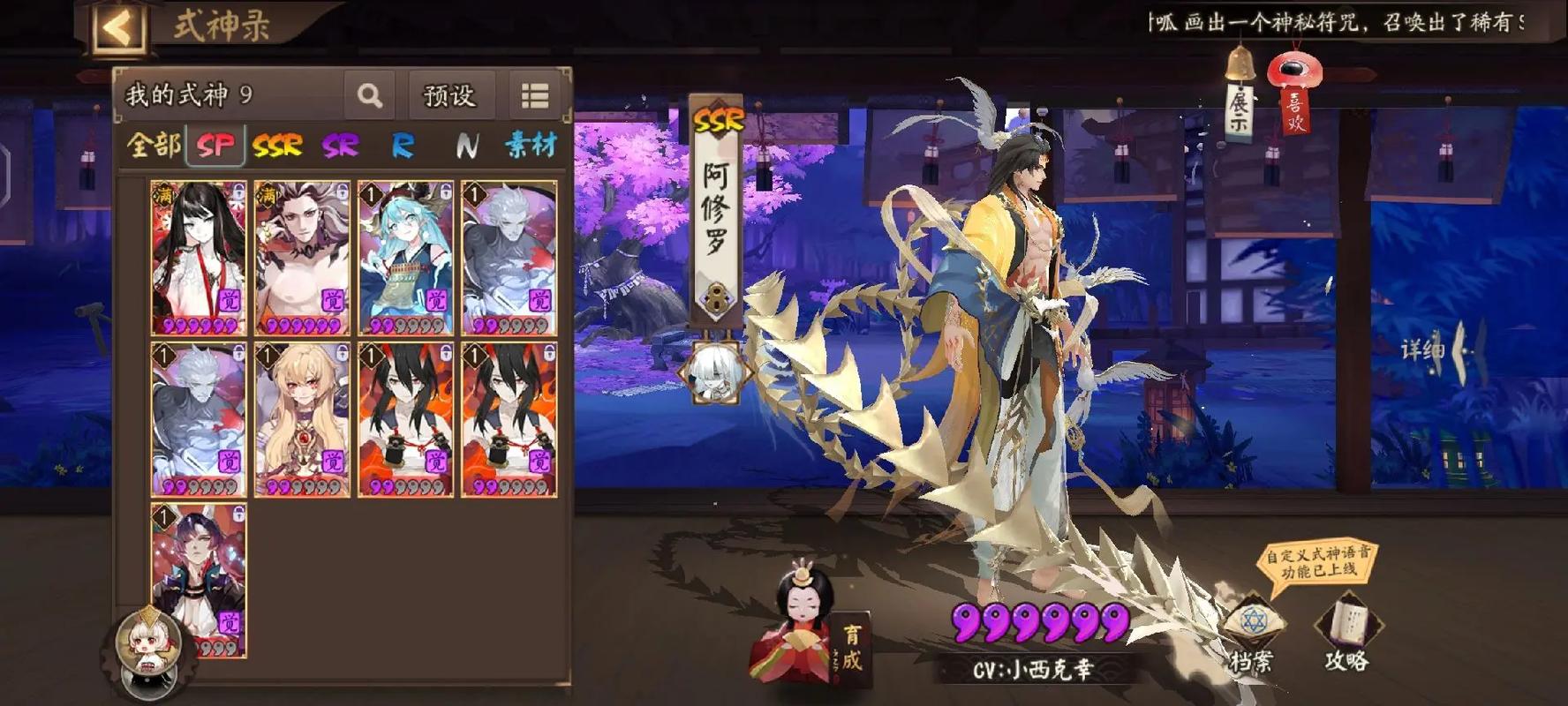Show SSR rarity shikigami
The image size is (1568, 706).
277,145
